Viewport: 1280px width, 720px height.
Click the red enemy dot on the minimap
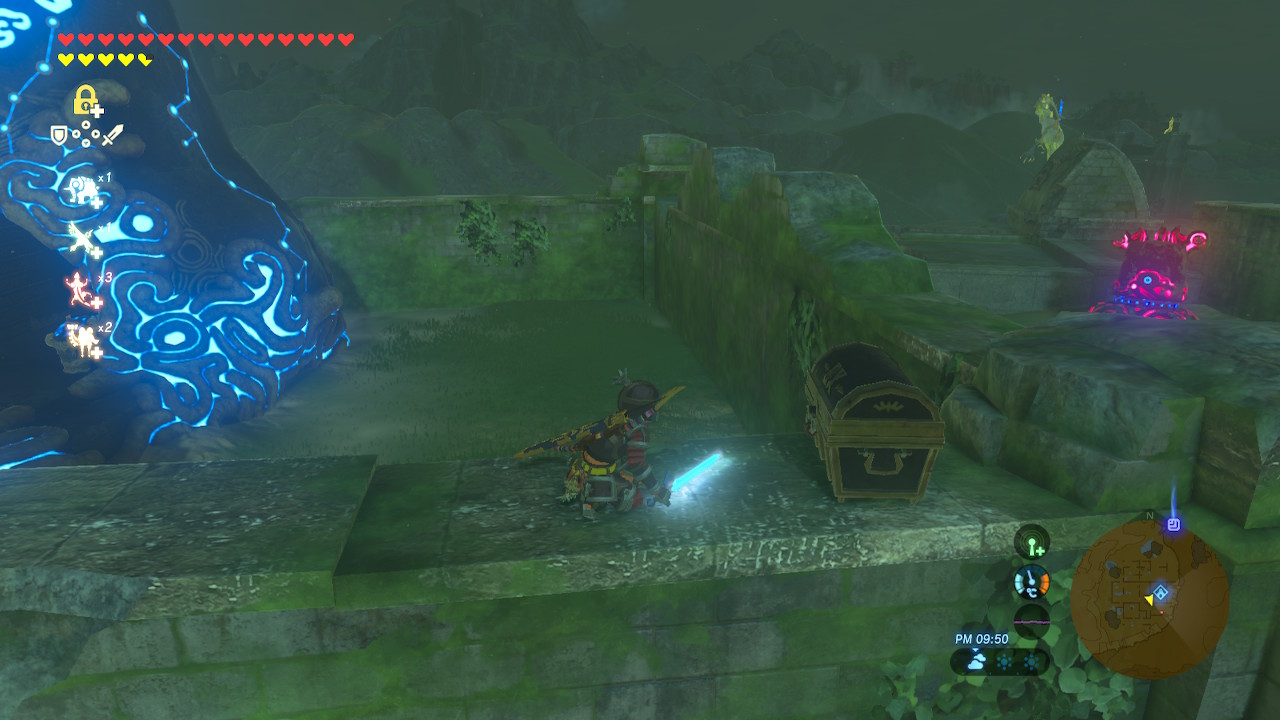tap(1162, 612)
